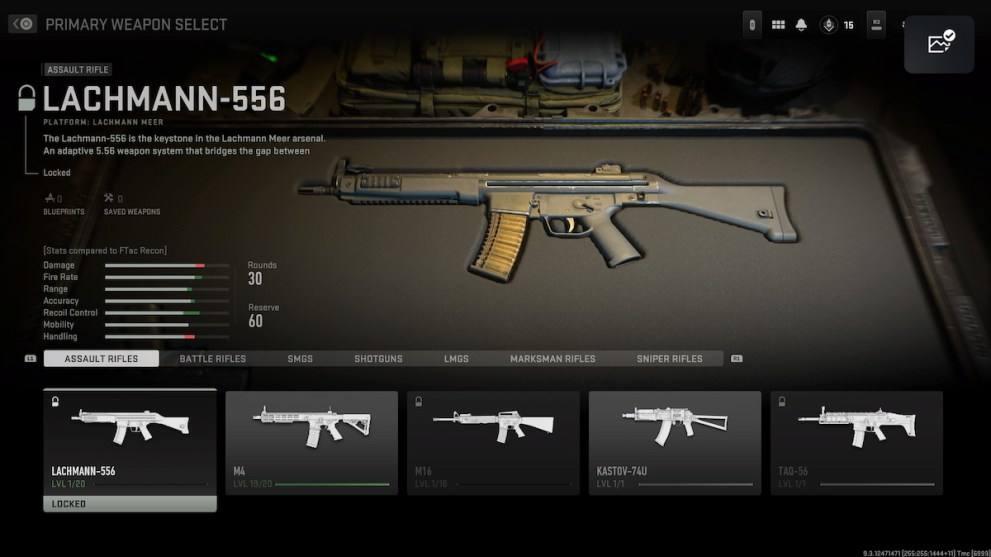Open the Battle Rifles category
The height and width of the screenshot is (557, 991).
212,358
